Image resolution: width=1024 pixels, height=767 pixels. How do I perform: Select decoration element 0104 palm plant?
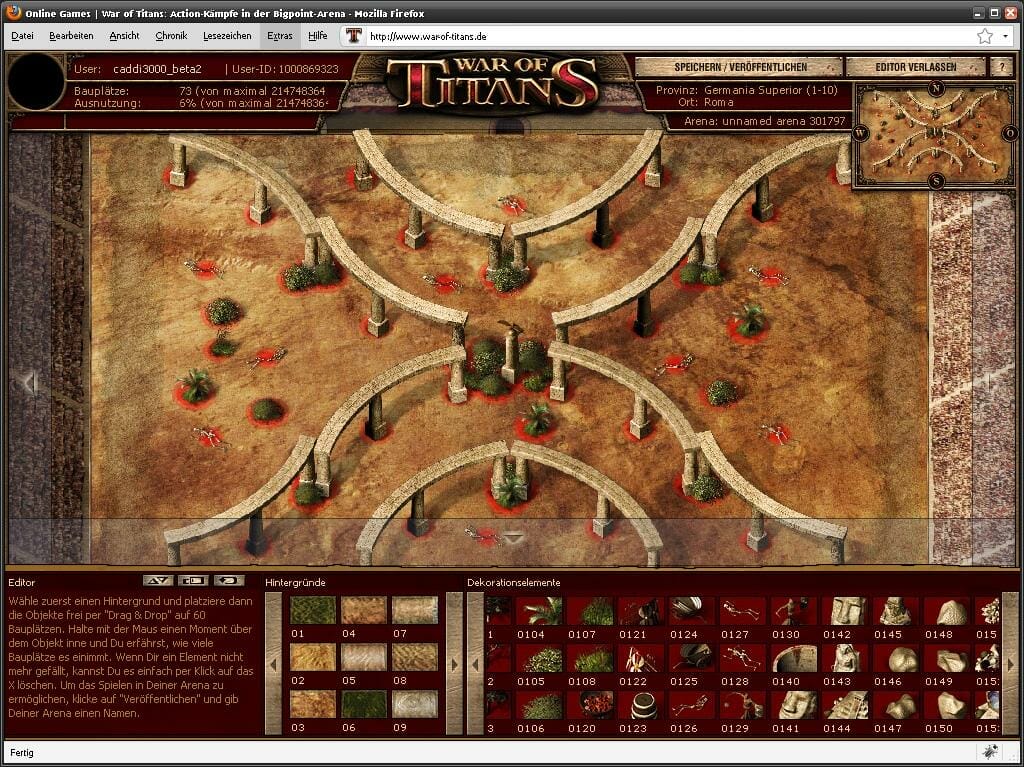point(540,610)
